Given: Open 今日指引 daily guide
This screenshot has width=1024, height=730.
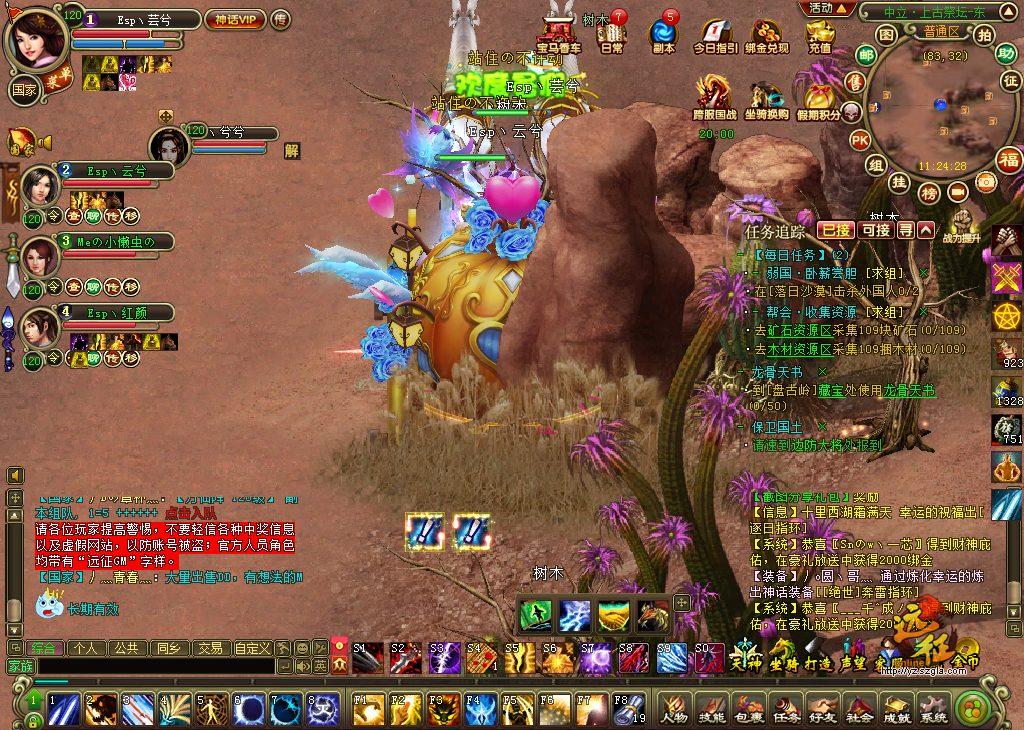Looking at the screenshot, I should click(x=714, y=35).
